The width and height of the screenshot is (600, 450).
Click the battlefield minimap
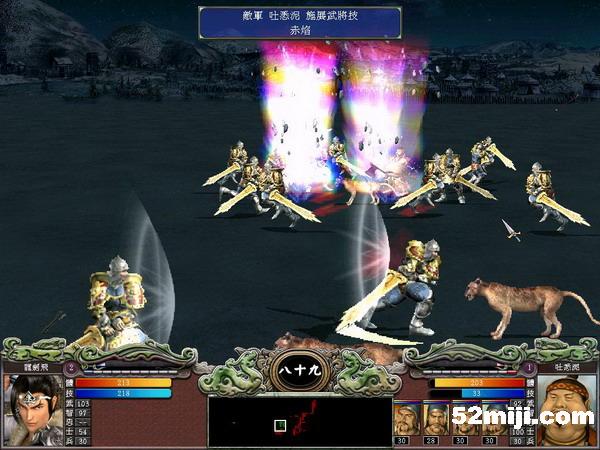coord(298,421)
